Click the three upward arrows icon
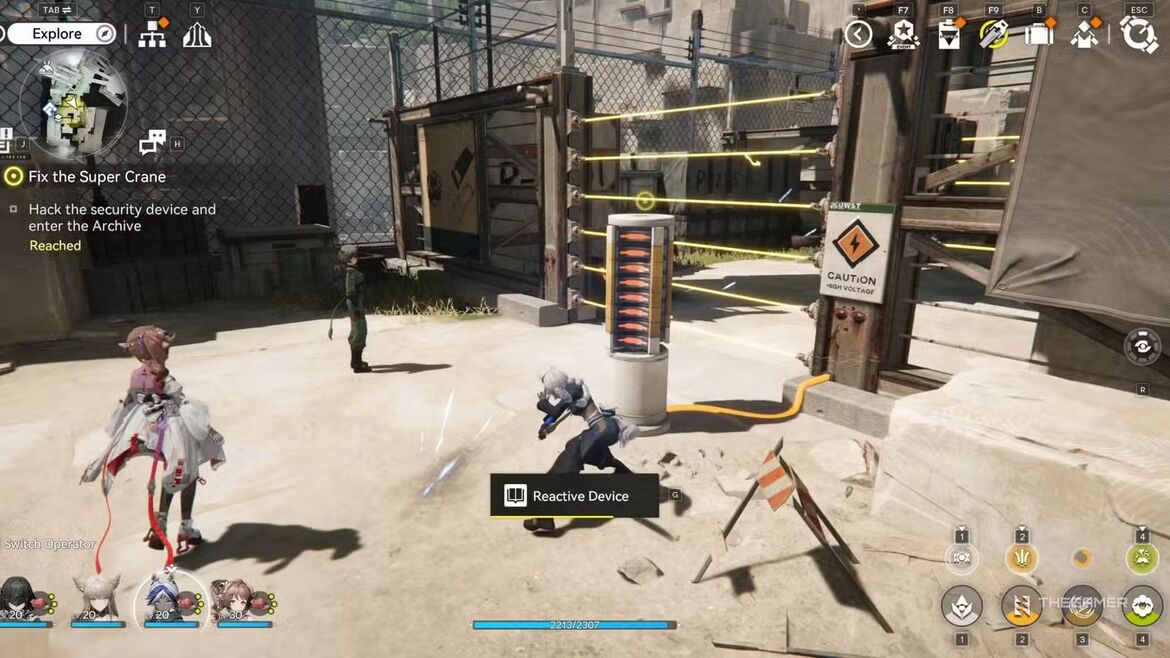Image resolution: width=1170 pixels, height=658 pixels. (197, 35)
